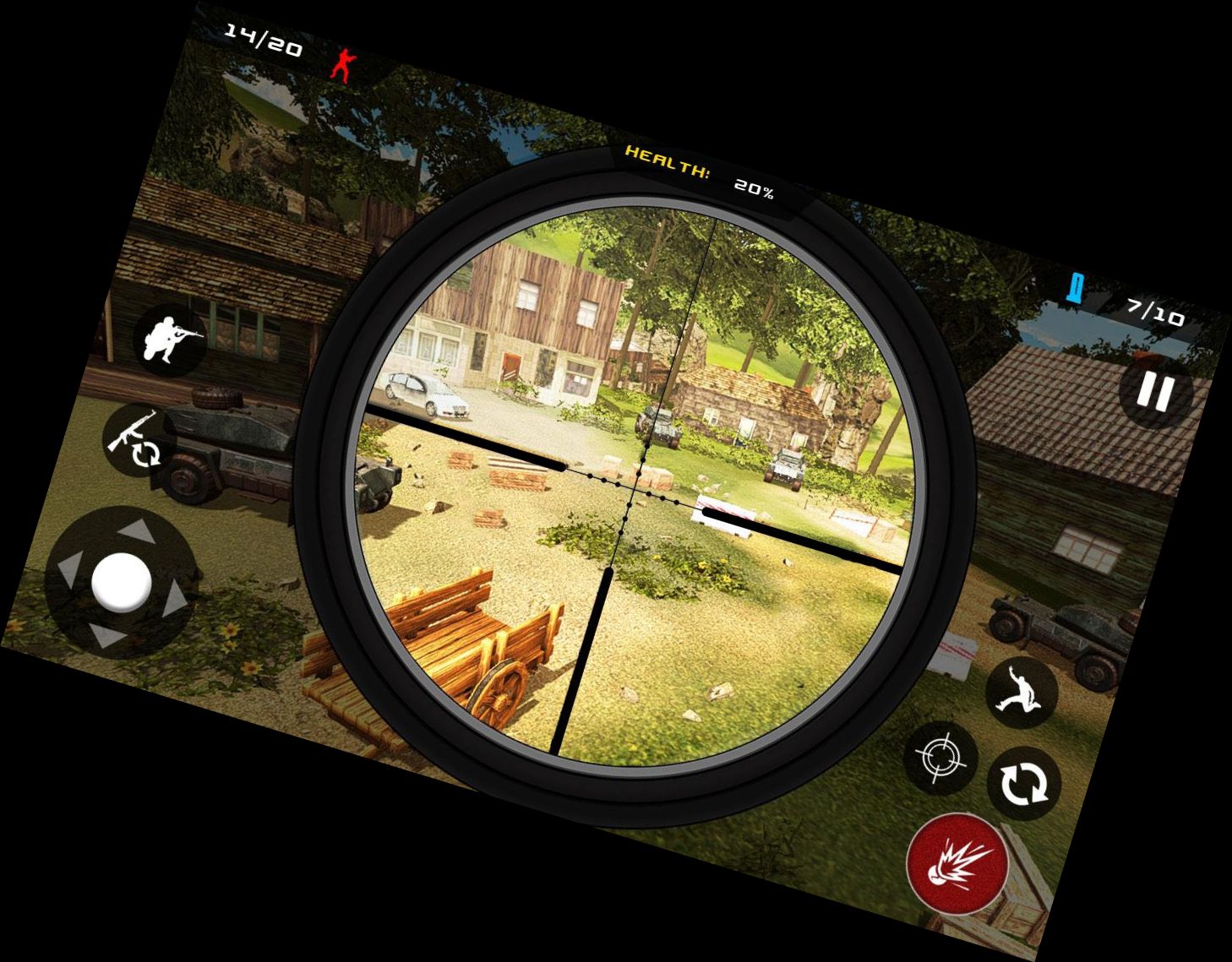Select the blue ammo clip icon
1232x962 pixels.
(1075, 288)
